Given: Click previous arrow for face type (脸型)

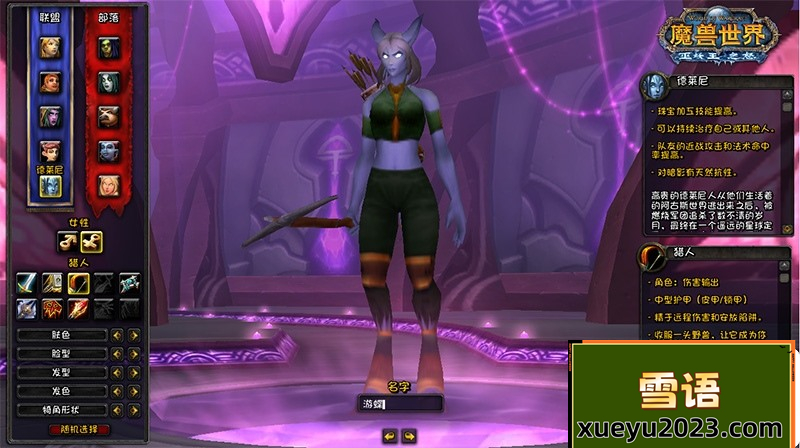Looking at the screenshot, I should pyautogui.click(x=116, y=353).
